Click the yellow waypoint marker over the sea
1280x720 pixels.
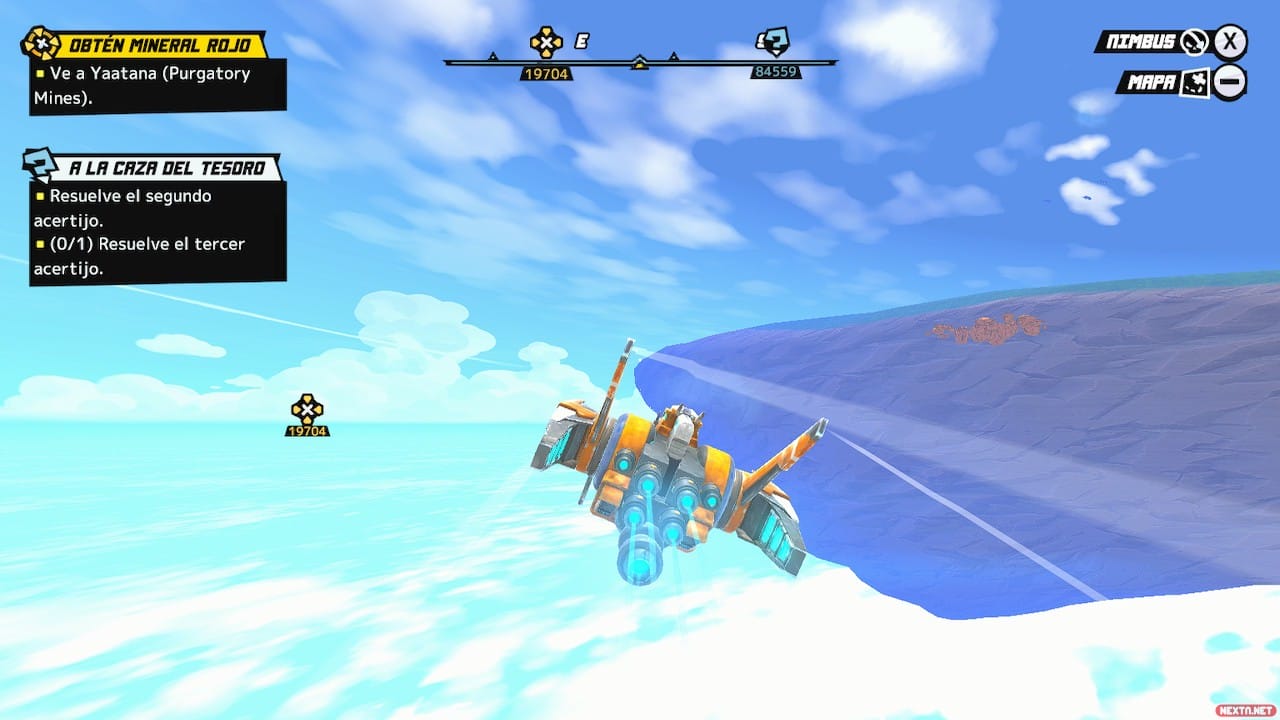(x=307, y=410)
